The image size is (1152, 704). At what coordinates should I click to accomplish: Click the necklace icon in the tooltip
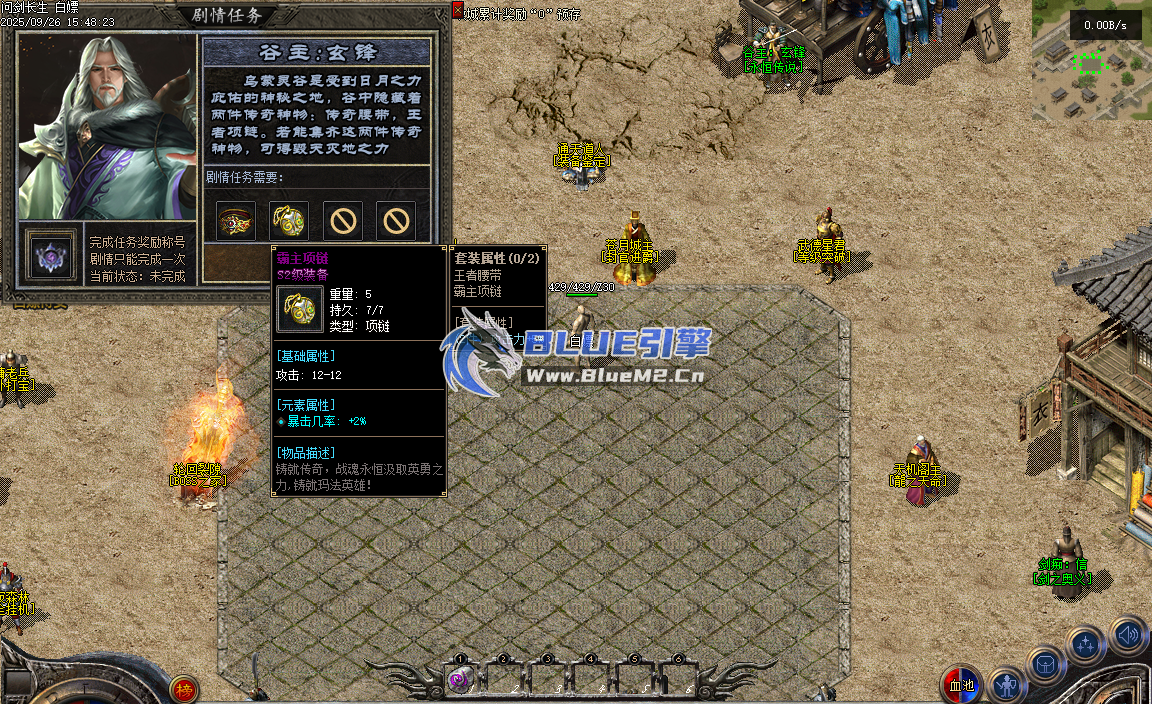click(x=298, y=309)
